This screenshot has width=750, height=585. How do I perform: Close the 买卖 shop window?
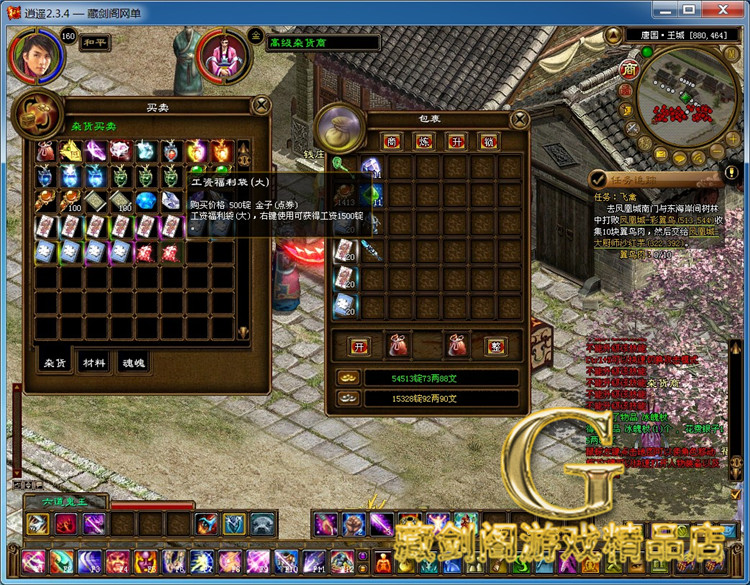(262, 104)
